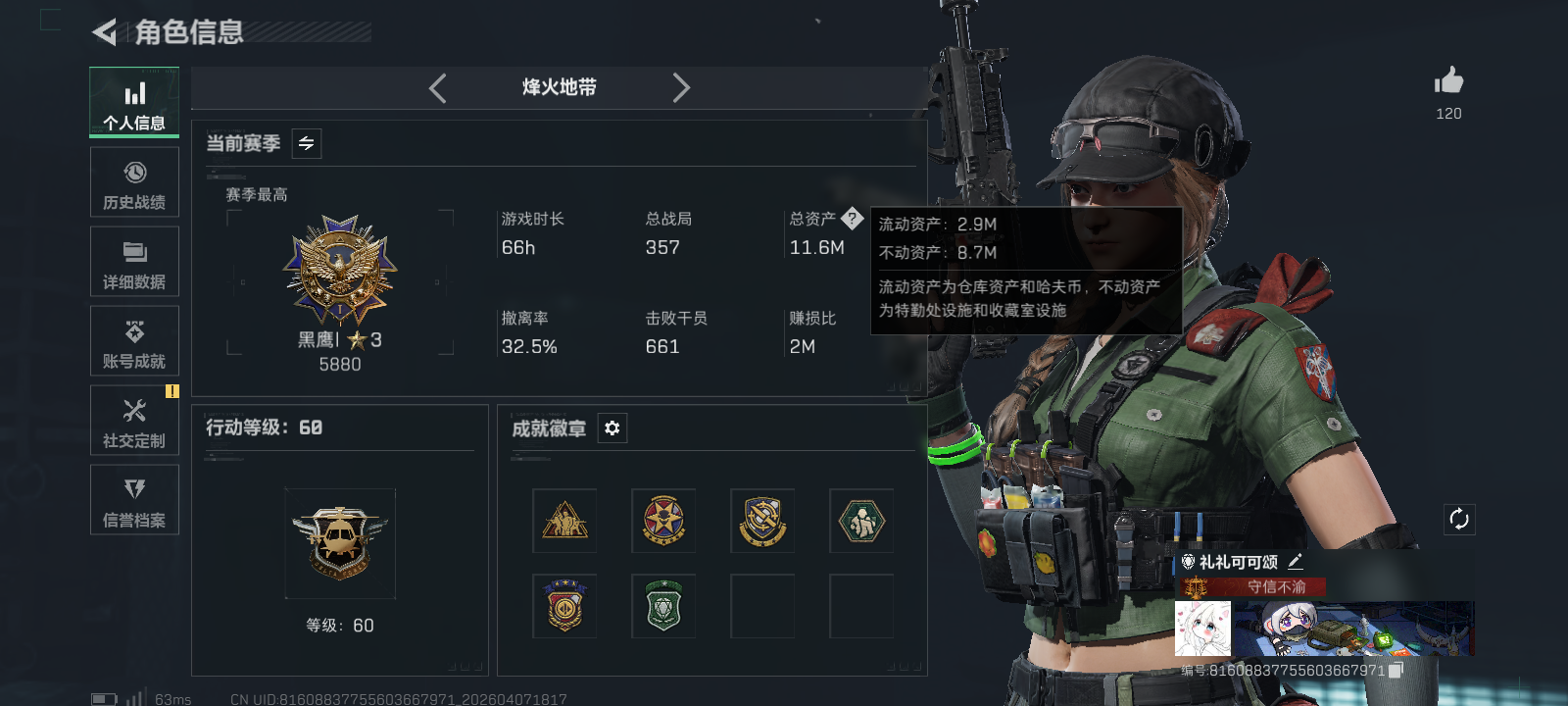Open the 成就徽章 badge settings gear

(612, 429)
